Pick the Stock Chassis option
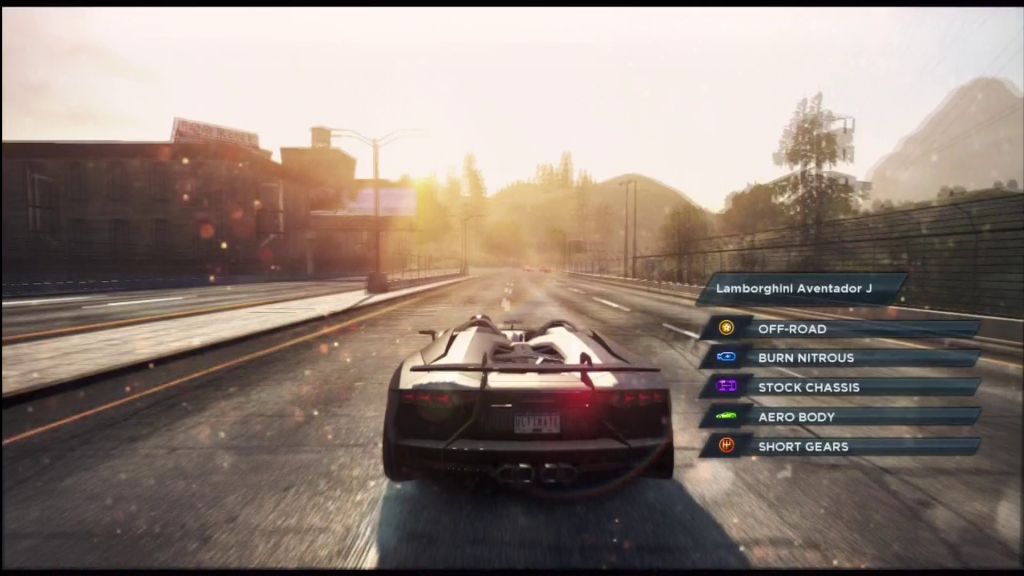This screenshot has height=576, width=1024. [840, 387]
